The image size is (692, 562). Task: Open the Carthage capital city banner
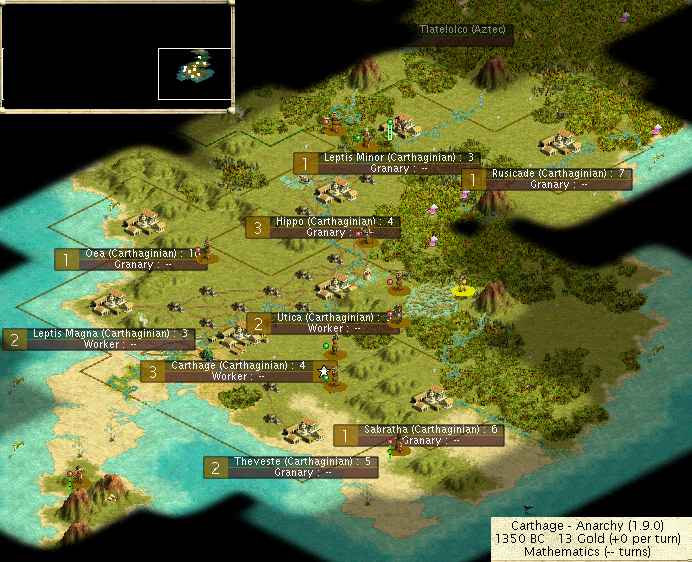[236, 366]
